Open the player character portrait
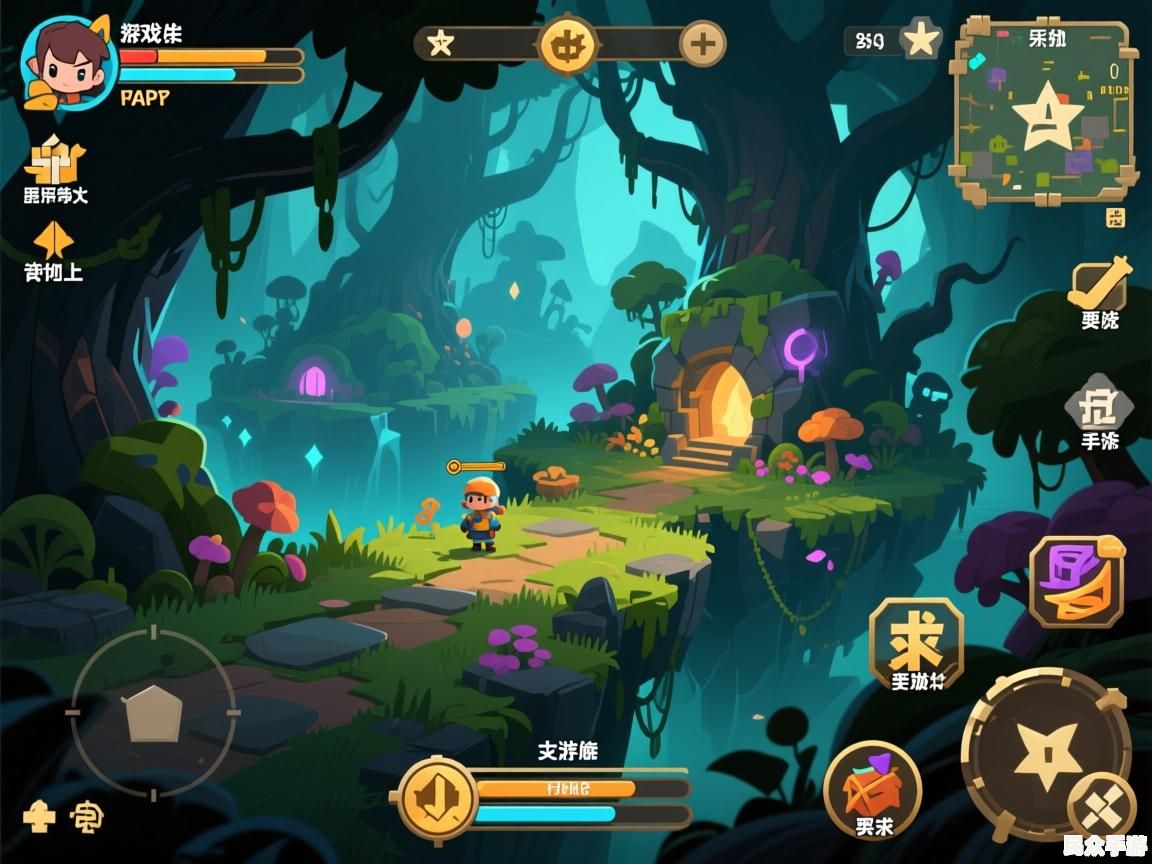1152x864 pixels. coord(66,63)
